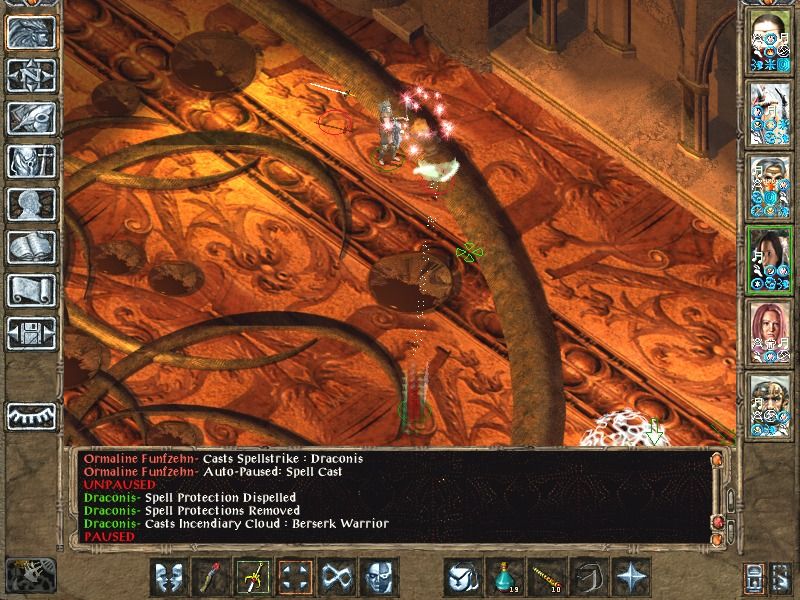Select the topmost party member portrait
This screenshot has height=600, width=800.
[770, 40]
